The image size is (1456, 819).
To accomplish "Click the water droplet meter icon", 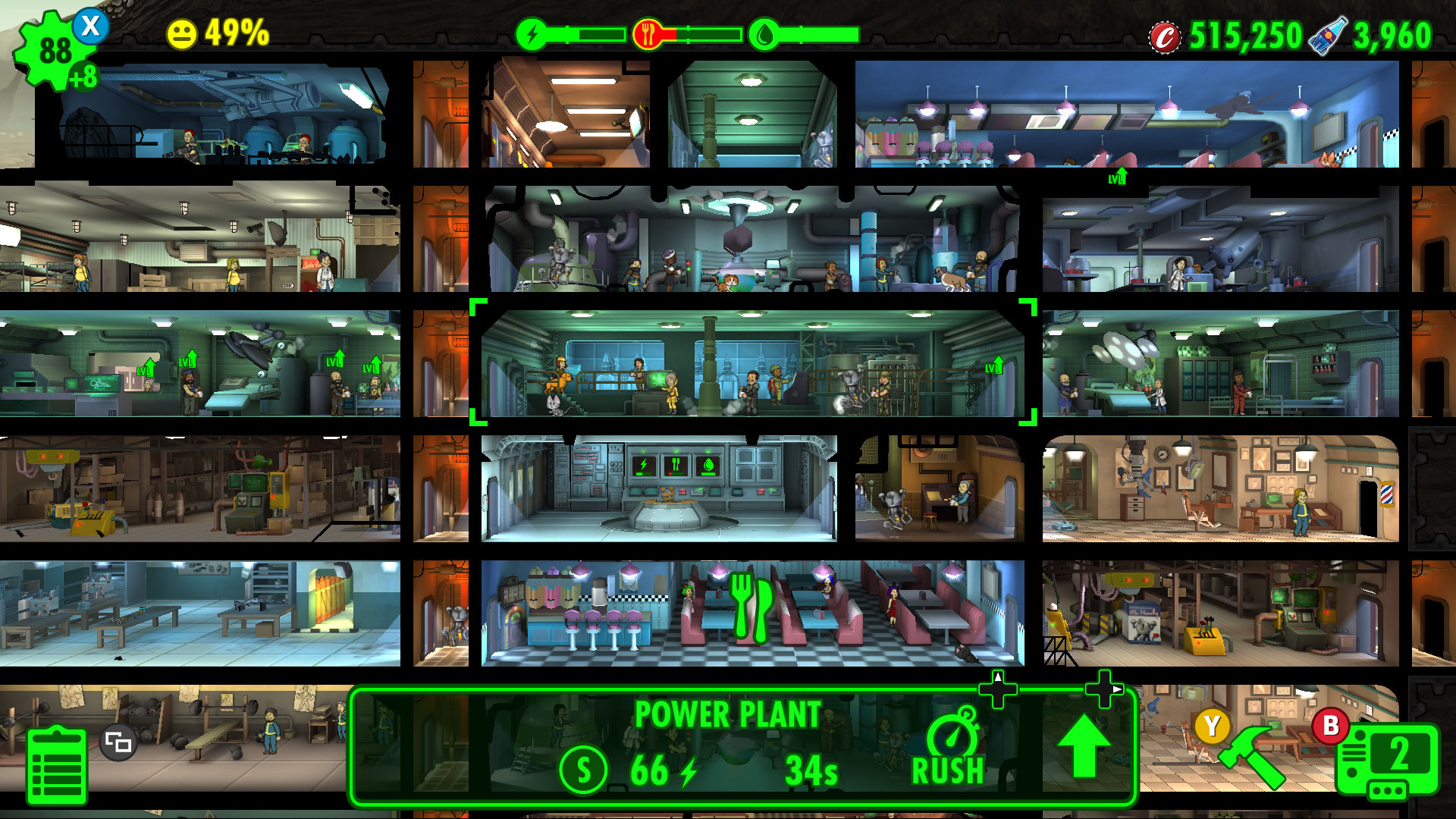I will point(764,32).
